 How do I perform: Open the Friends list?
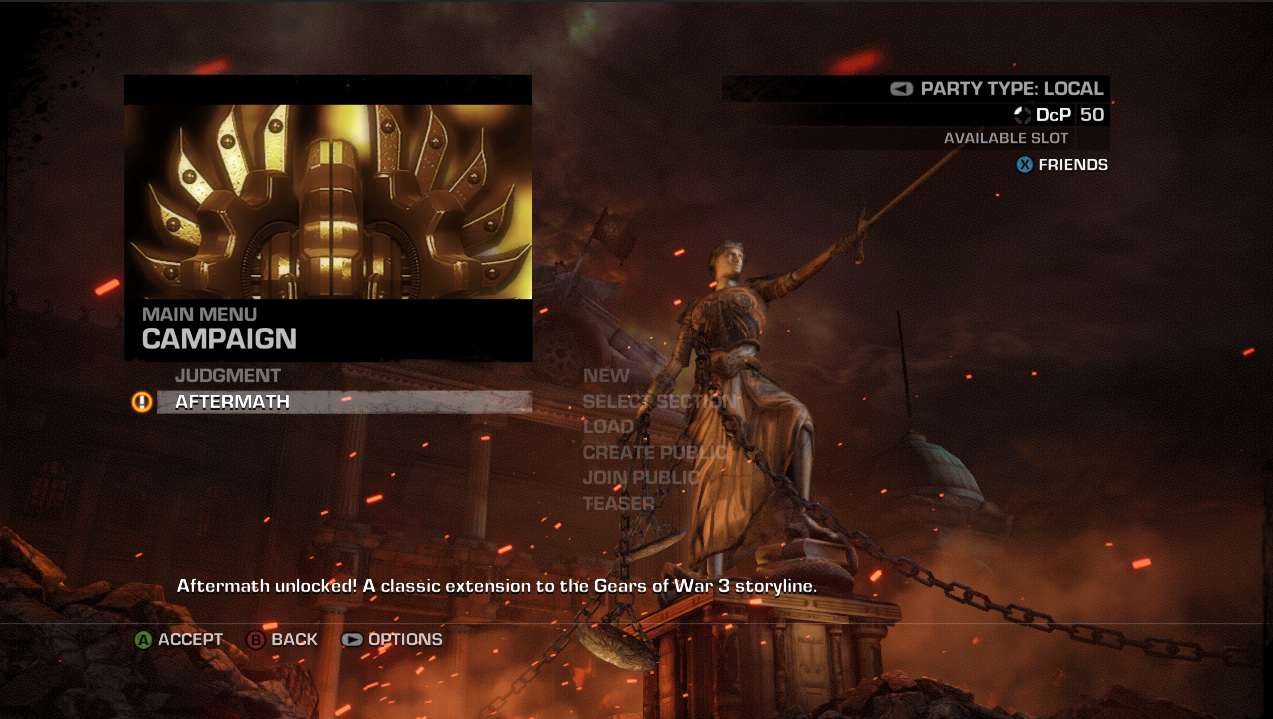tap(1072, 165)
